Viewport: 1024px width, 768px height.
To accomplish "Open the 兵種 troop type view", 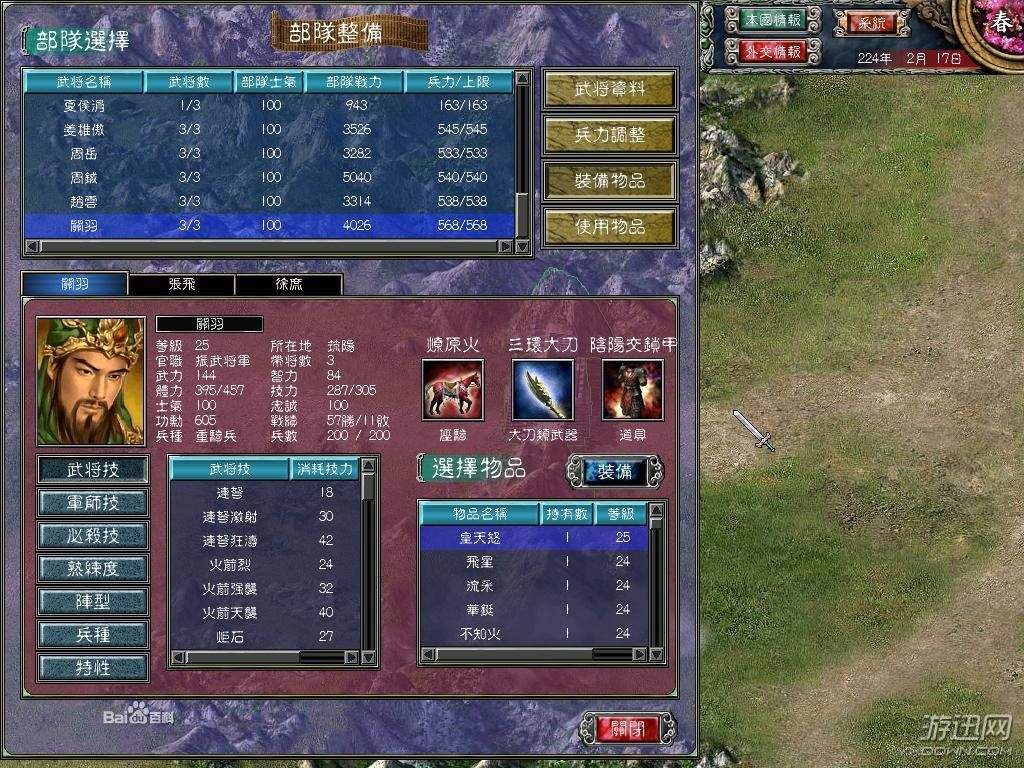I will [x=93, y=634].
